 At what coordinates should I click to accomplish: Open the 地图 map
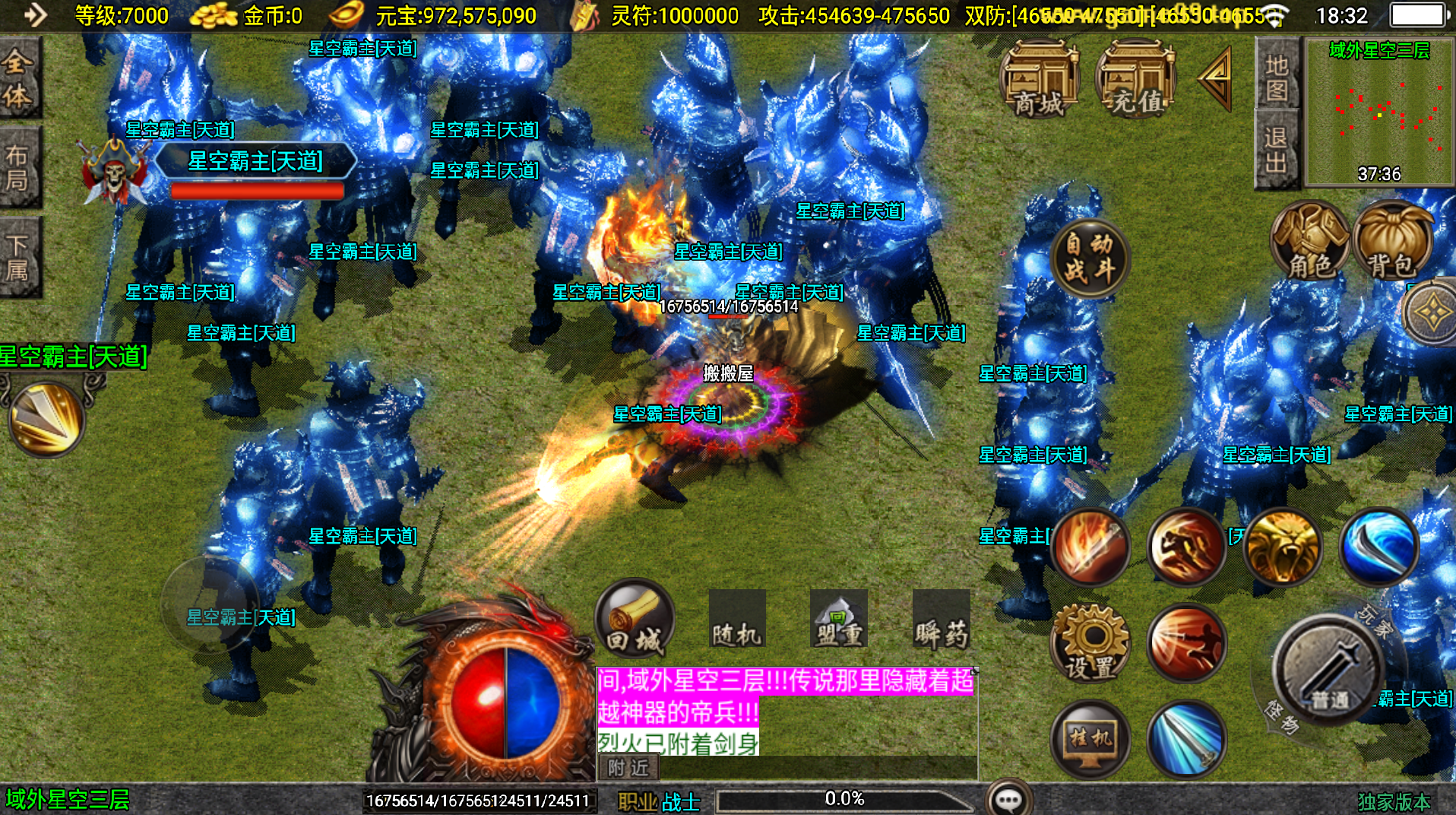[x=1277, y=77]
